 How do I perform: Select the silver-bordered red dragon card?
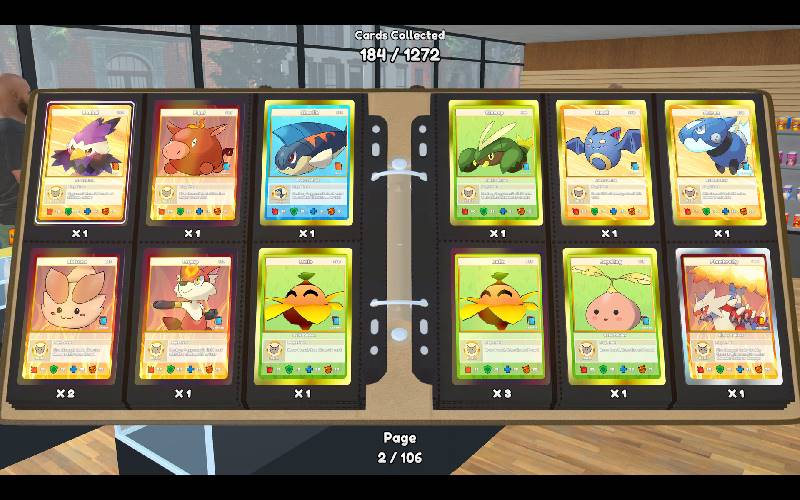point(728,315)
